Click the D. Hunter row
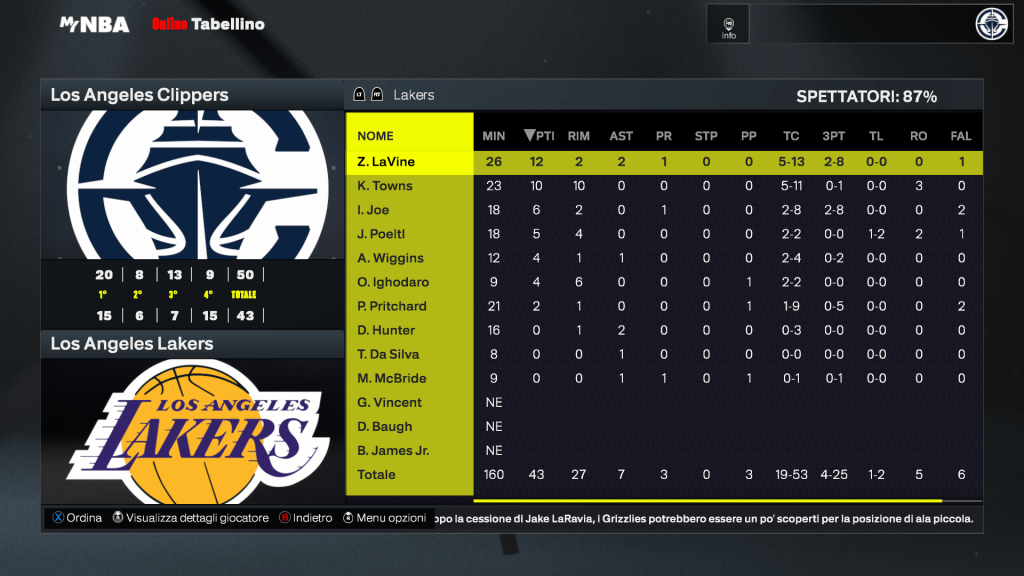 coord(386,330)
